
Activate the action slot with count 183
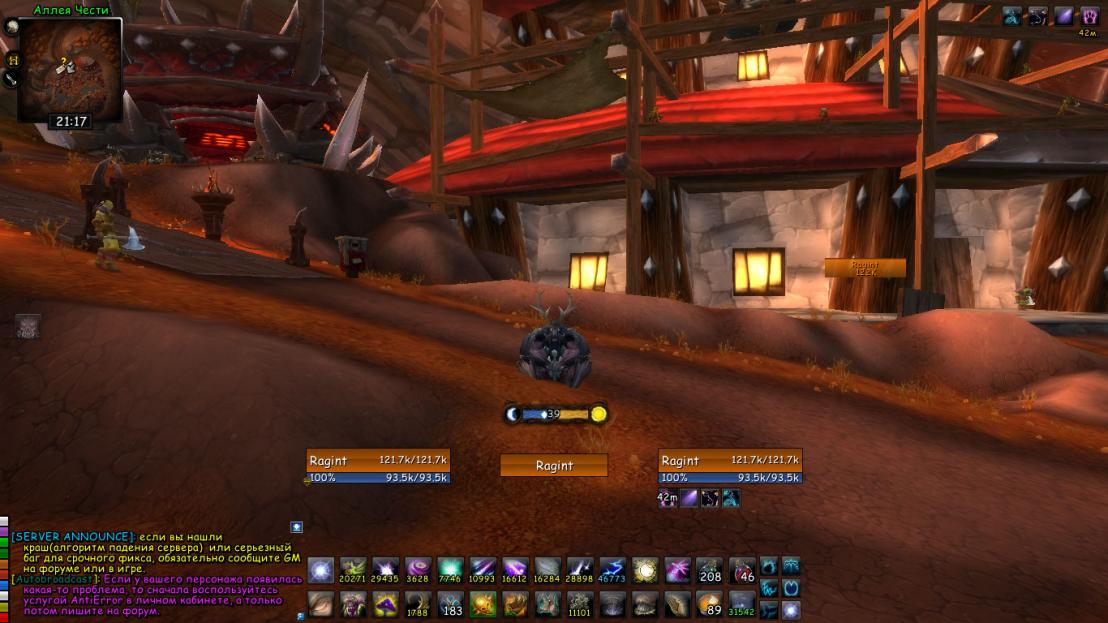pyautogui.click(x=450, y=604)
